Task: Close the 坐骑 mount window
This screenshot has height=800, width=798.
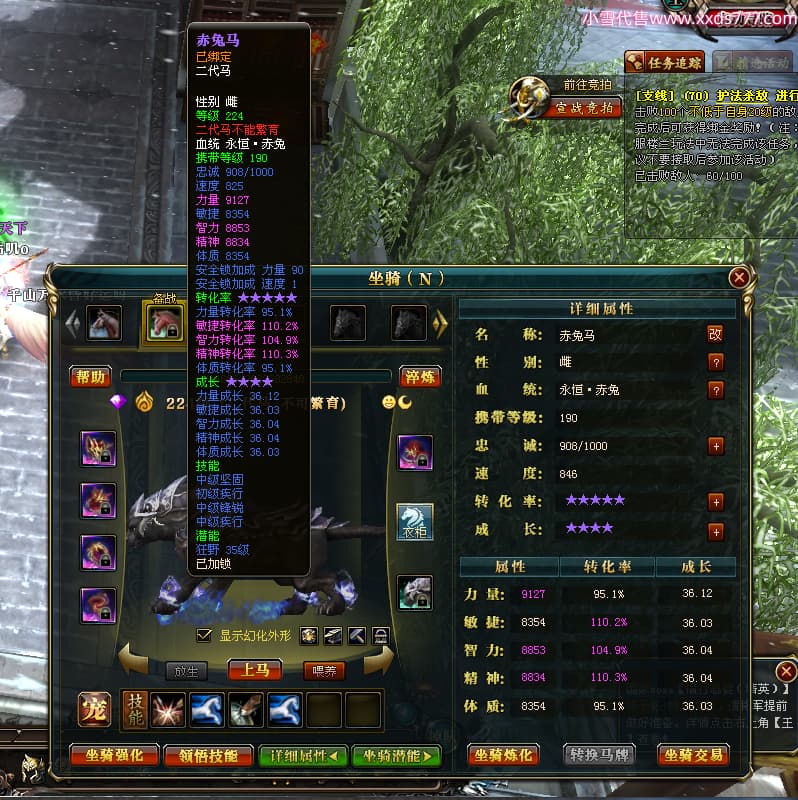Action: 739,278
